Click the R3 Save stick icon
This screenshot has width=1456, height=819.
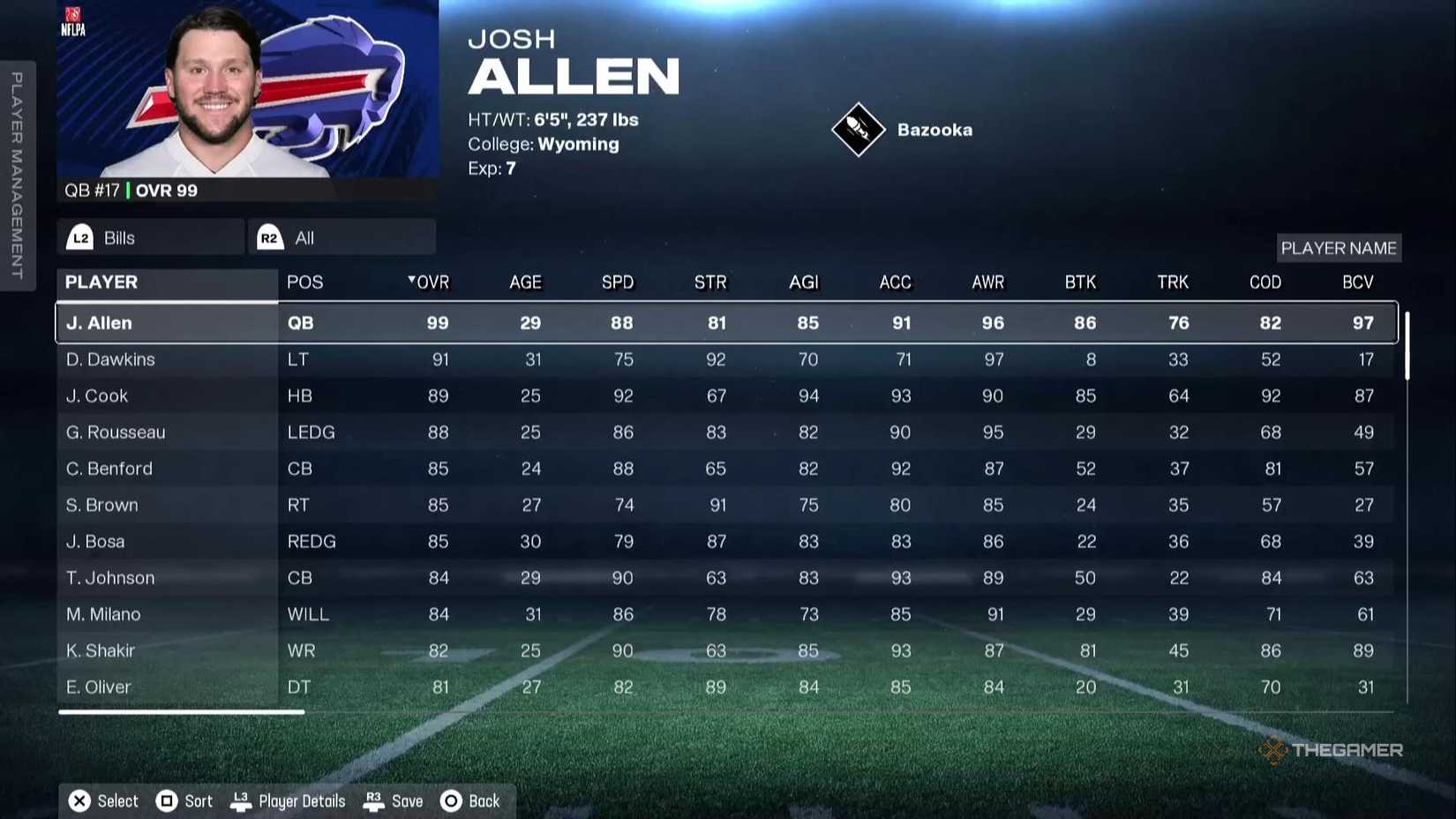tap(373, 800)
